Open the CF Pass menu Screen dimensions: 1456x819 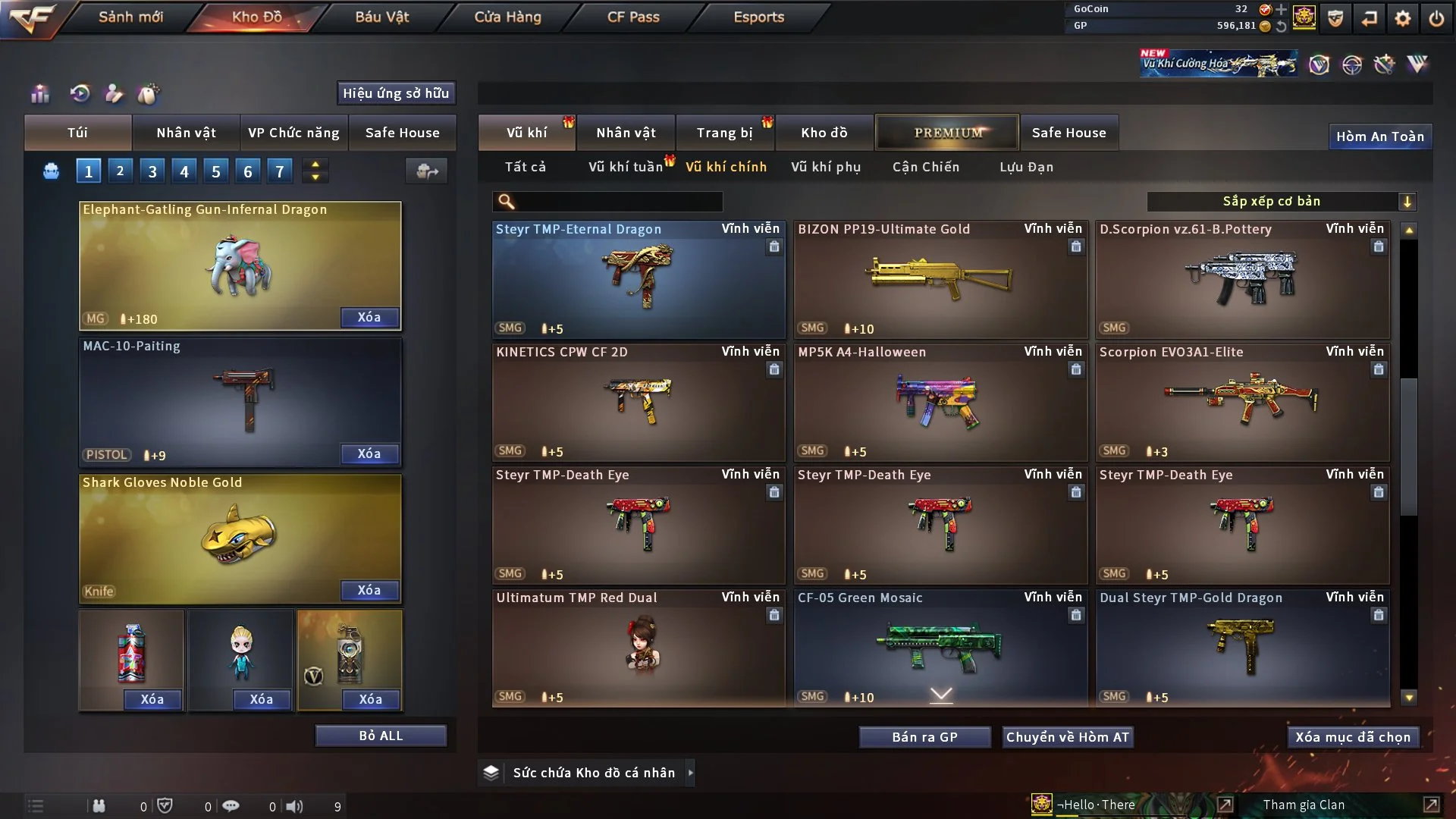click(x=633, y=17)
